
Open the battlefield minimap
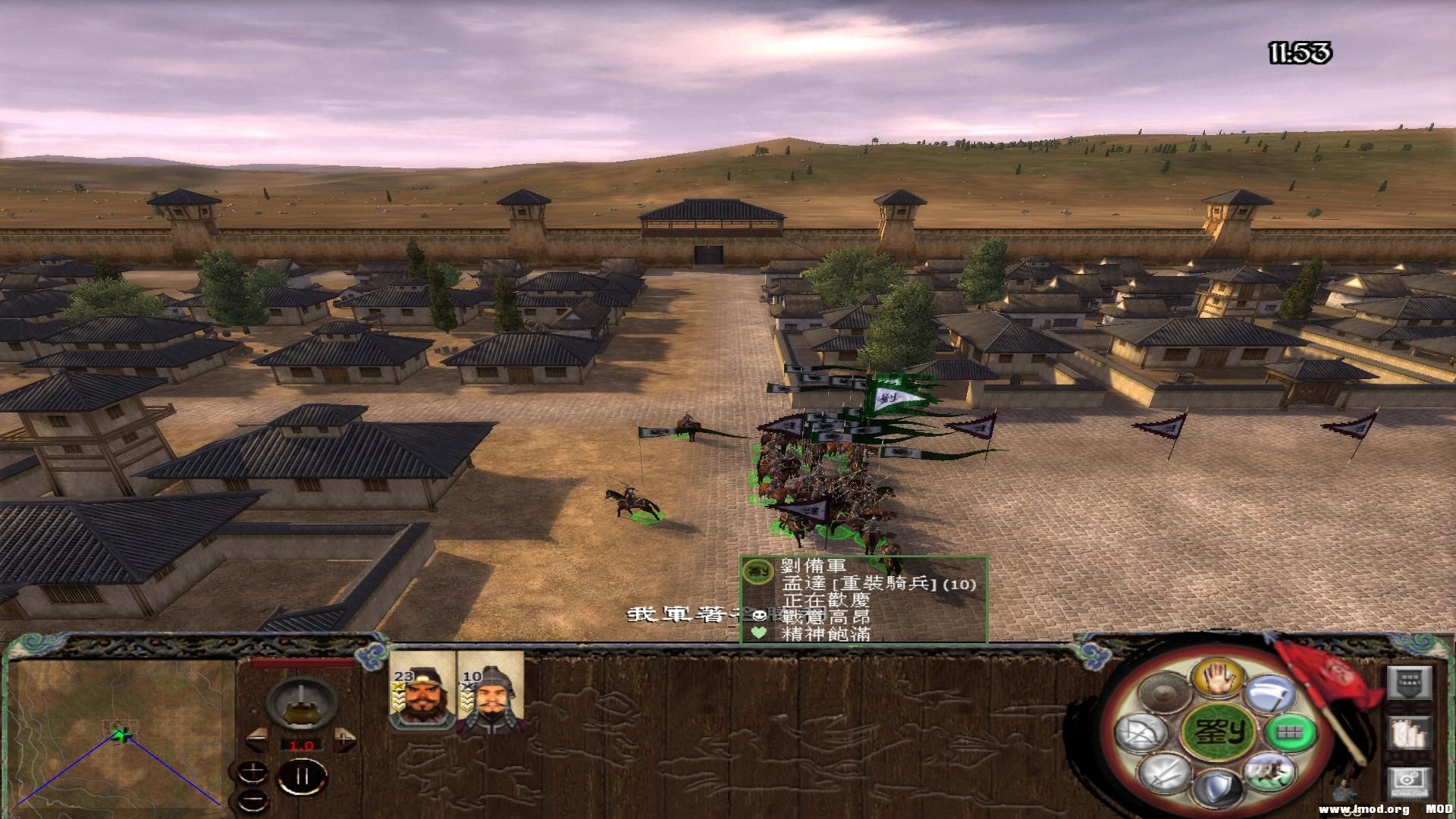121,733
